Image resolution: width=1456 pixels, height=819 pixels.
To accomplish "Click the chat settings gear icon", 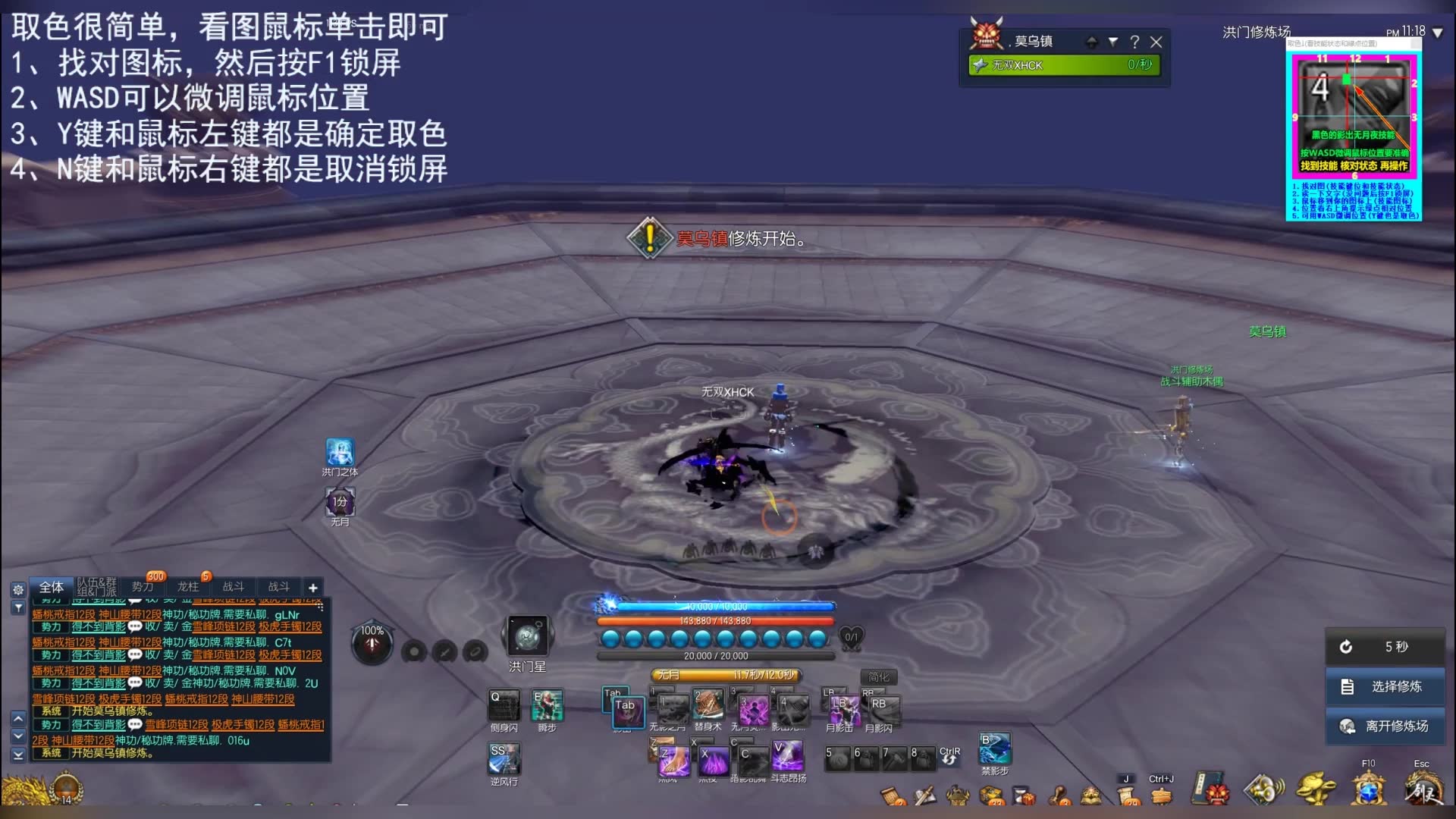I will pos(17,589).
